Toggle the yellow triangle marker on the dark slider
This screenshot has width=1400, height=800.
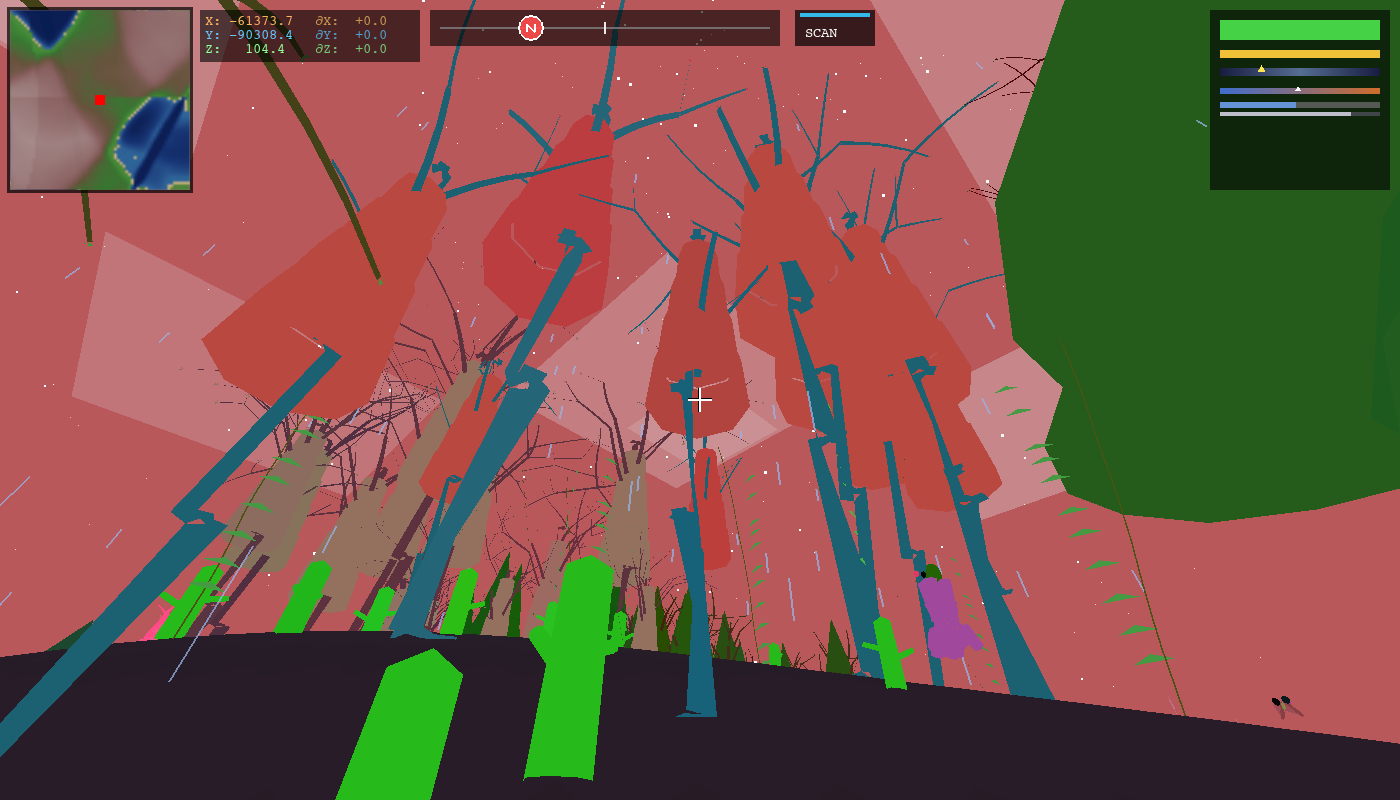click(x=1261, y=69)
